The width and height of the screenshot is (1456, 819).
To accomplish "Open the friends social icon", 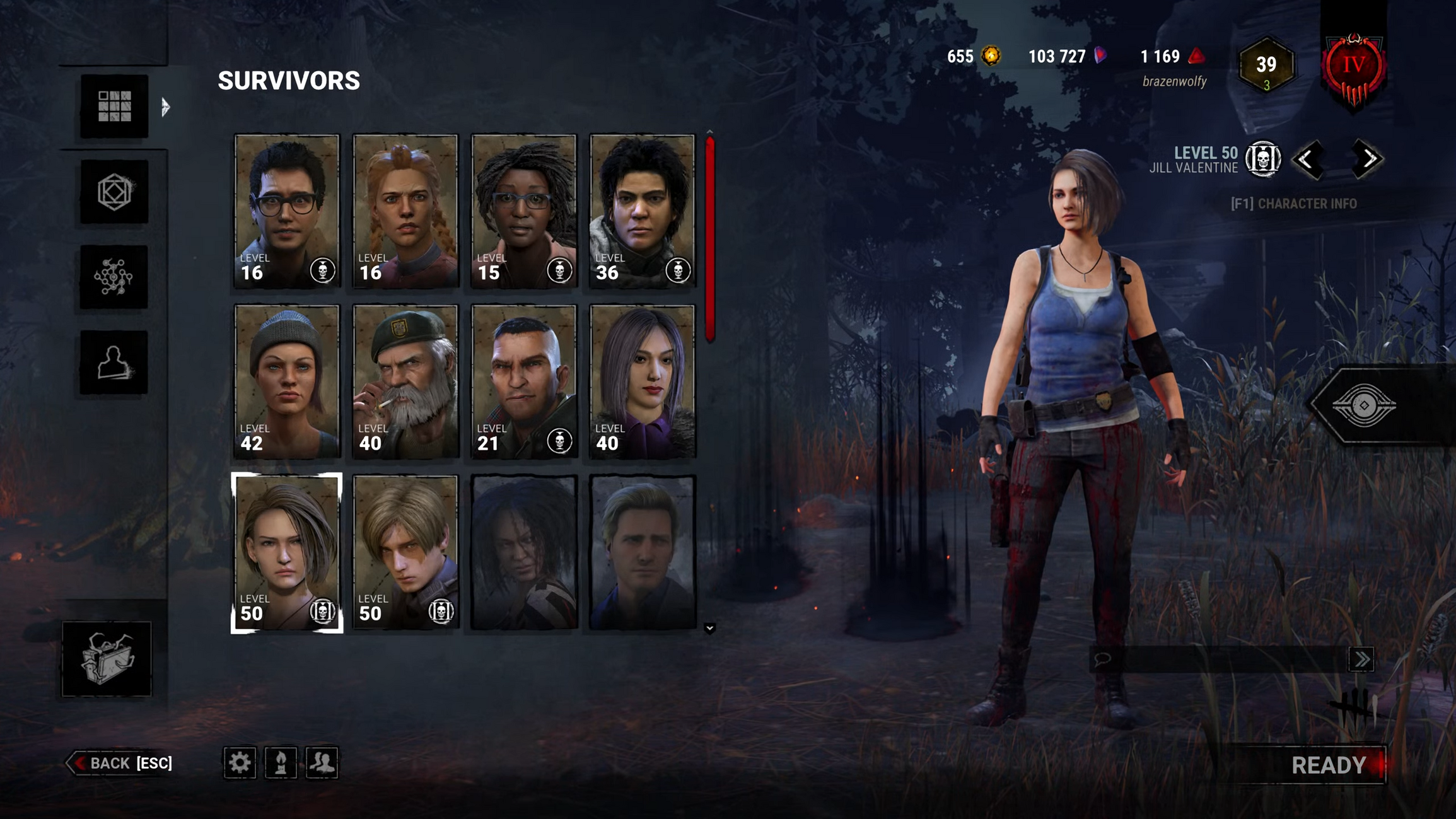I will [x=323, y=764].
